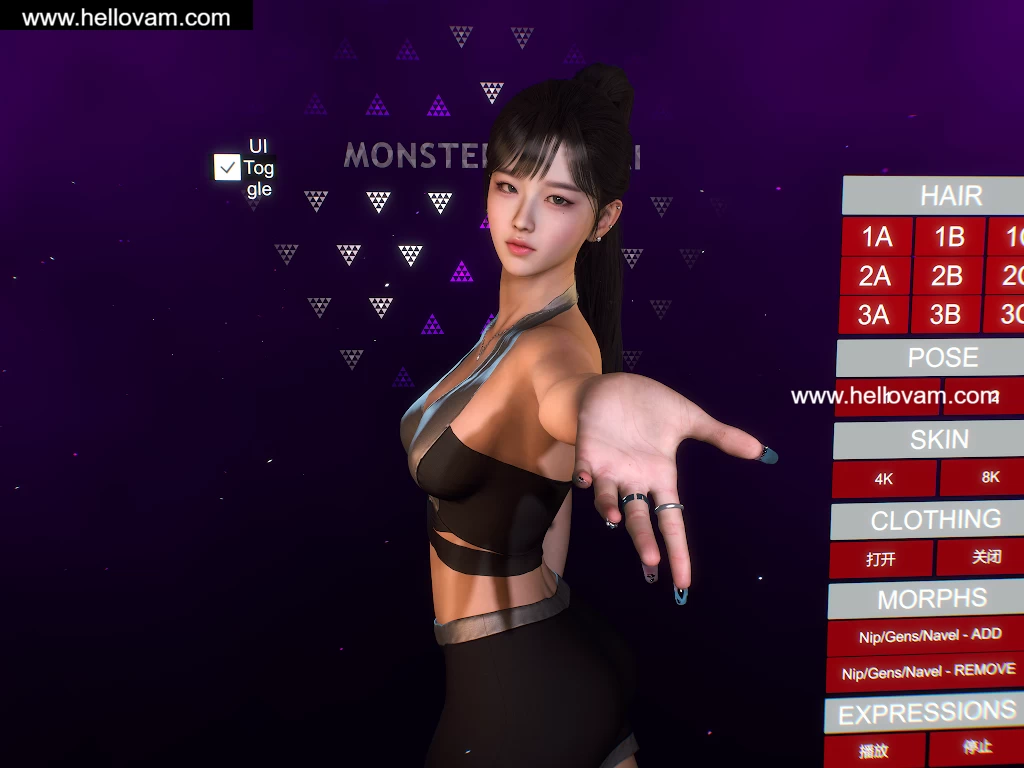Click Nip/Gens/Navel - ADD morph button
1024x768 pixels.
tap(928, 635)
